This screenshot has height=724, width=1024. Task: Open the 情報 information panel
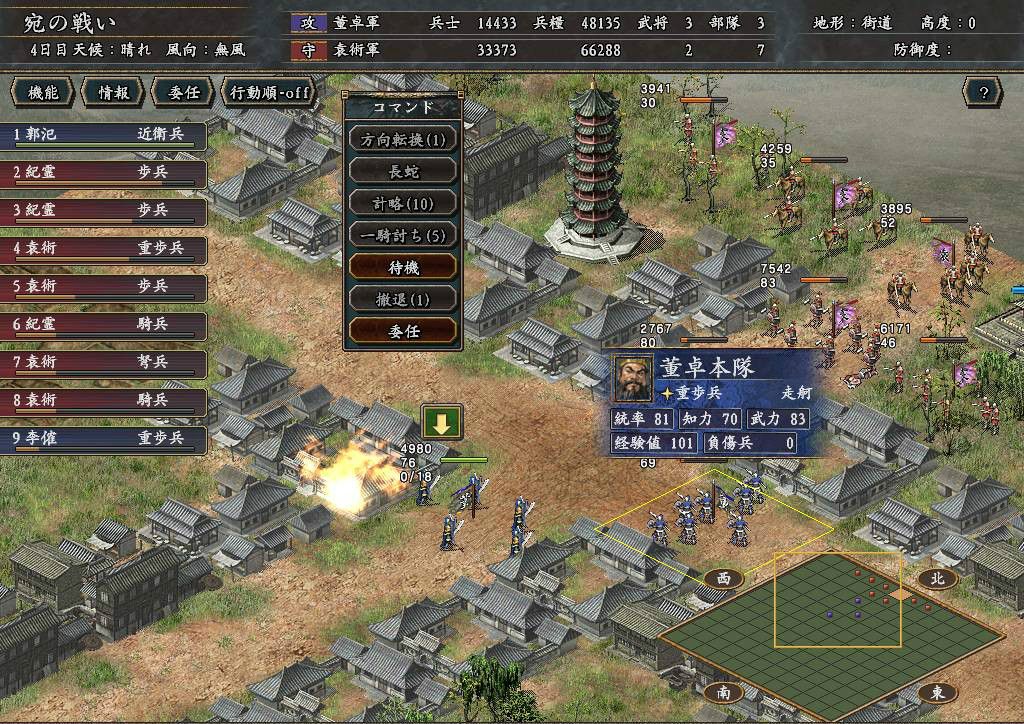tap(112, 93)
